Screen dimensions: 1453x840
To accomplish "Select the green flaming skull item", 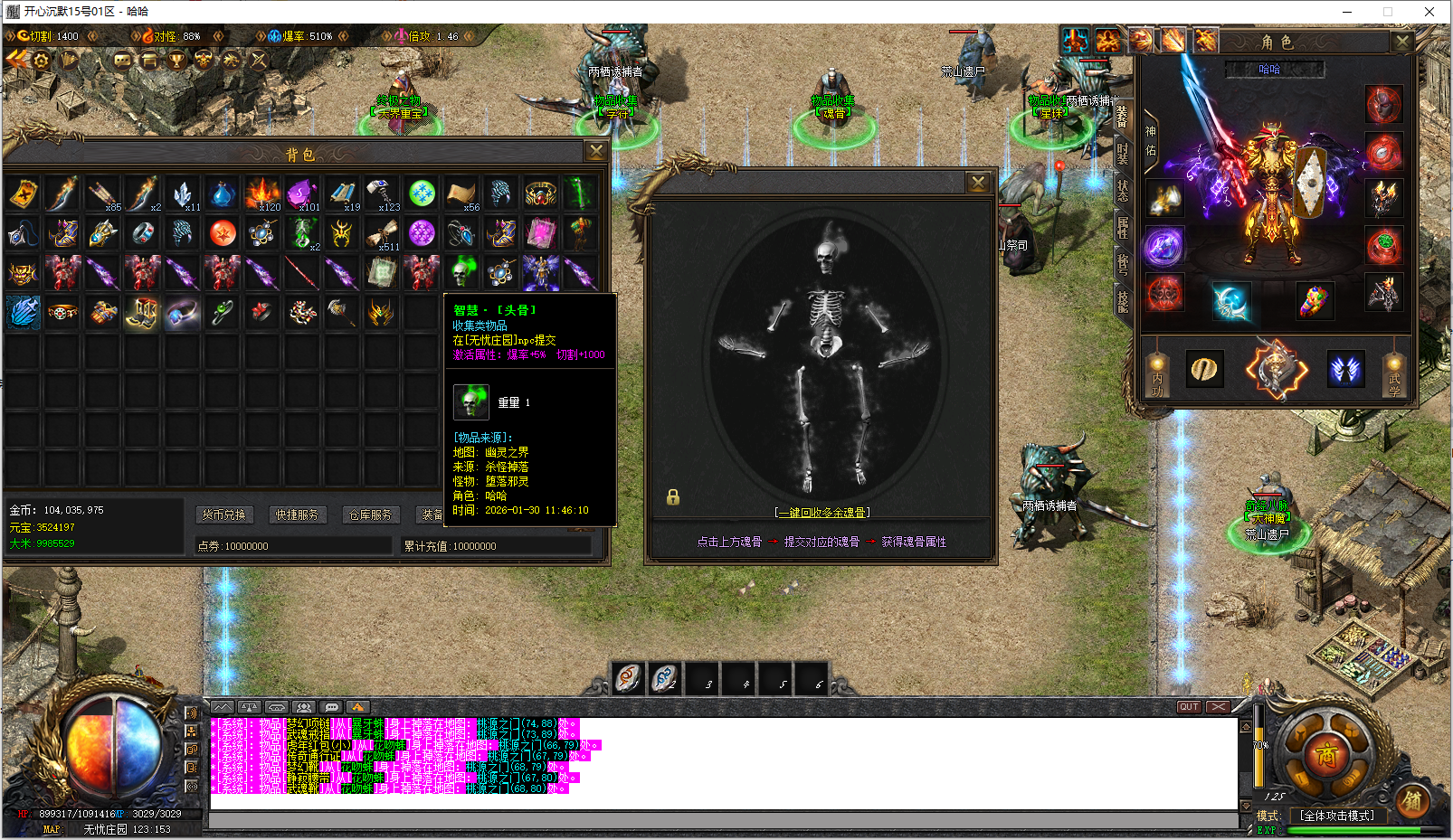I will click(461, 272).
